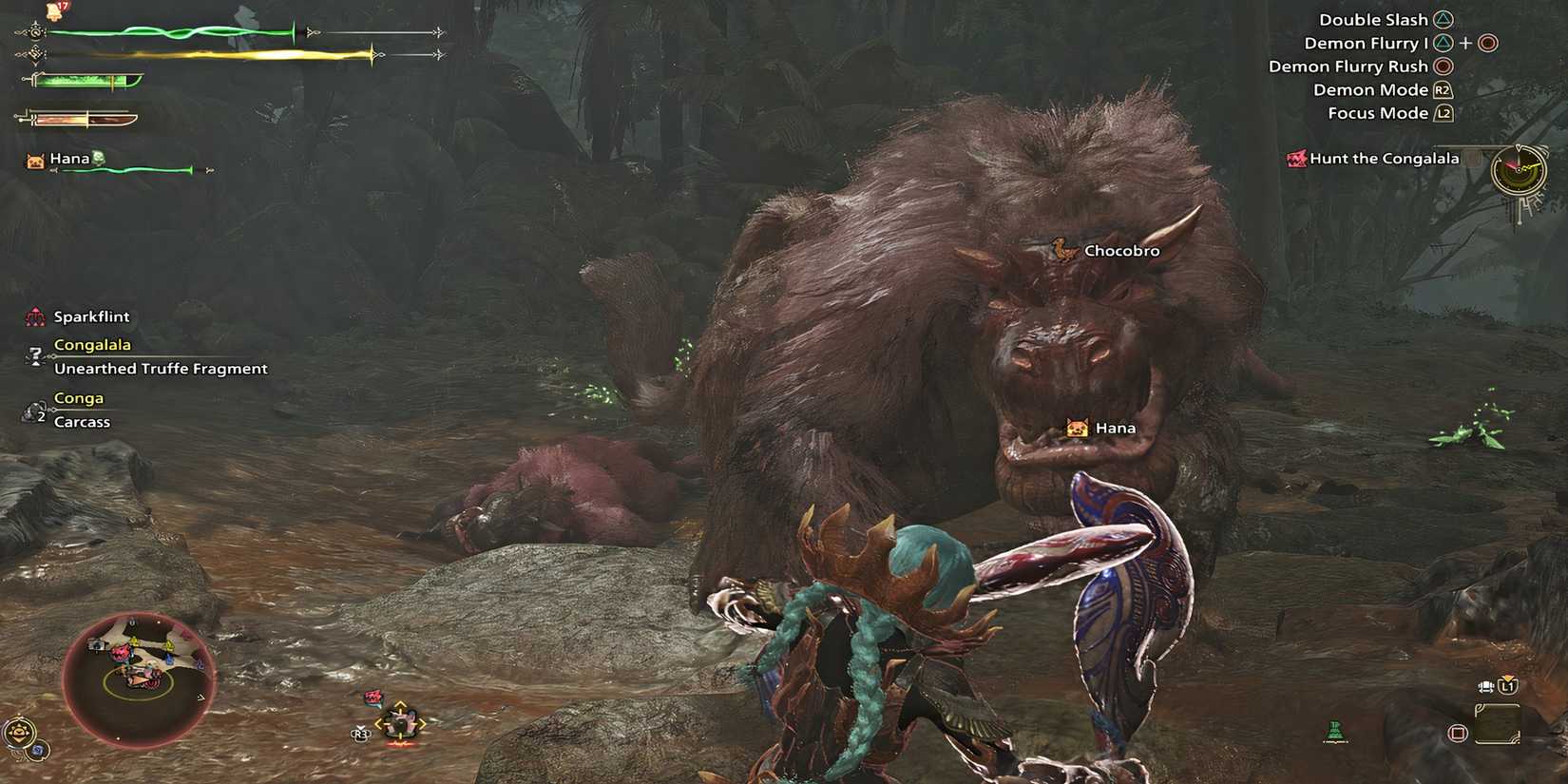Screen dimensions: 1568x784
Task: Click the Congalala icon beside the quest objective
Action: tap(35, 355)
